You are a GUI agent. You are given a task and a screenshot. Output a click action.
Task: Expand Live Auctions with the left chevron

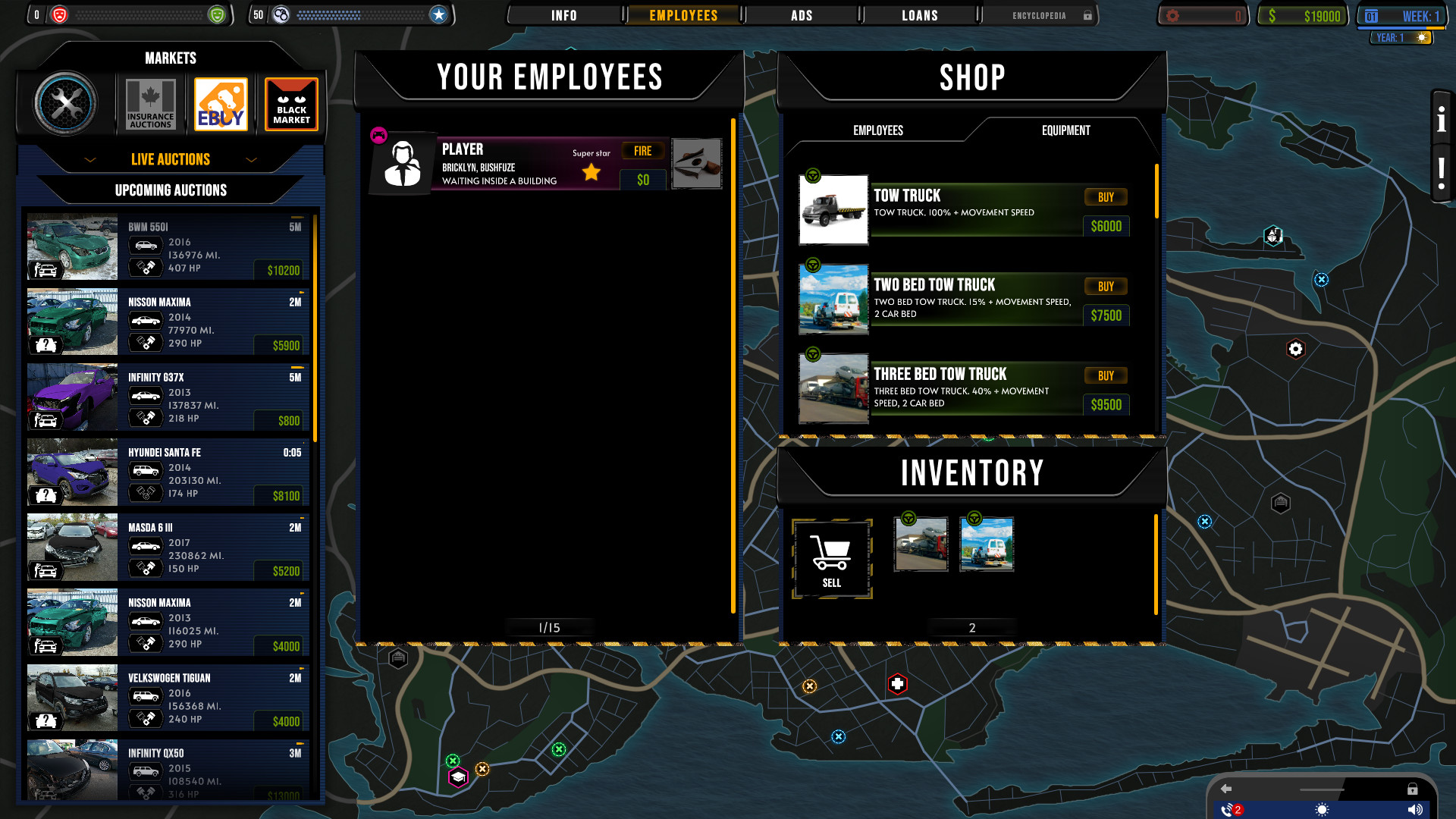90,160
